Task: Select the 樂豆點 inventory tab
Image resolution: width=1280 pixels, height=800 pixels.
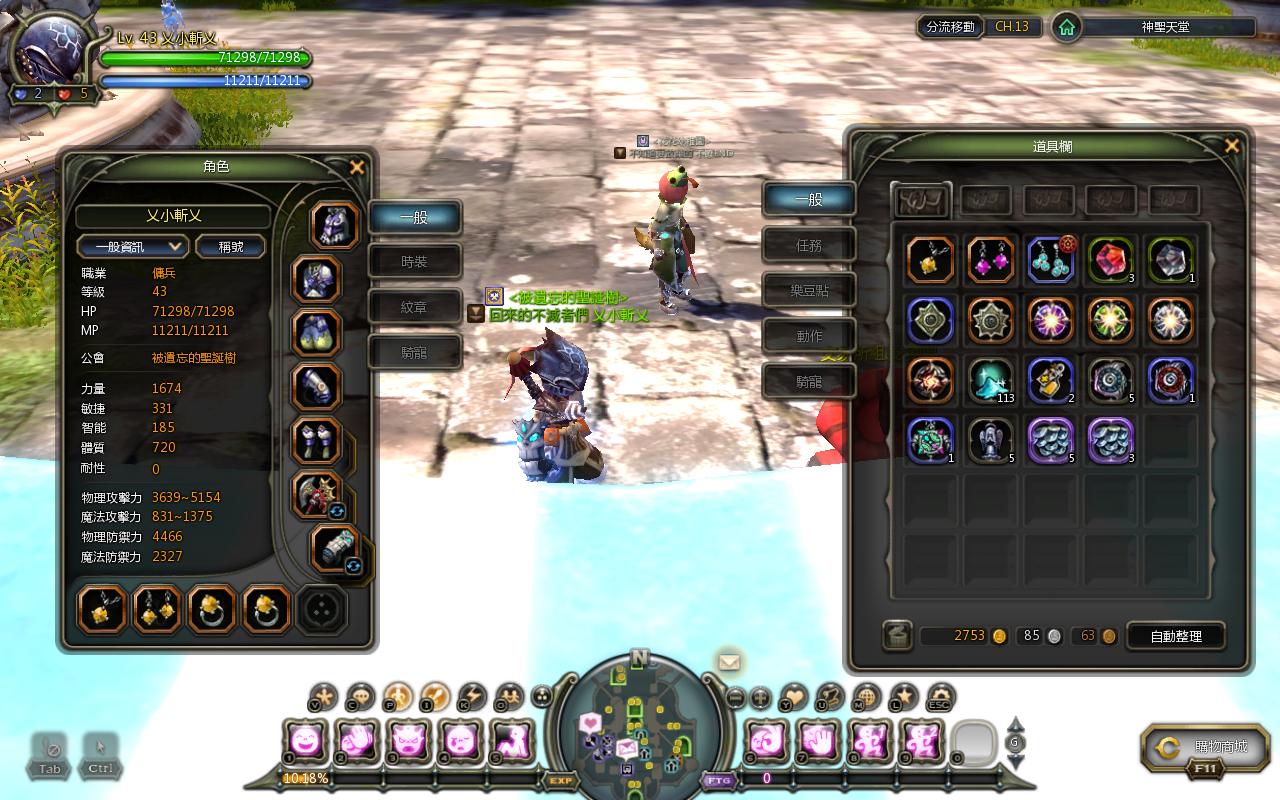Action: 808,291
